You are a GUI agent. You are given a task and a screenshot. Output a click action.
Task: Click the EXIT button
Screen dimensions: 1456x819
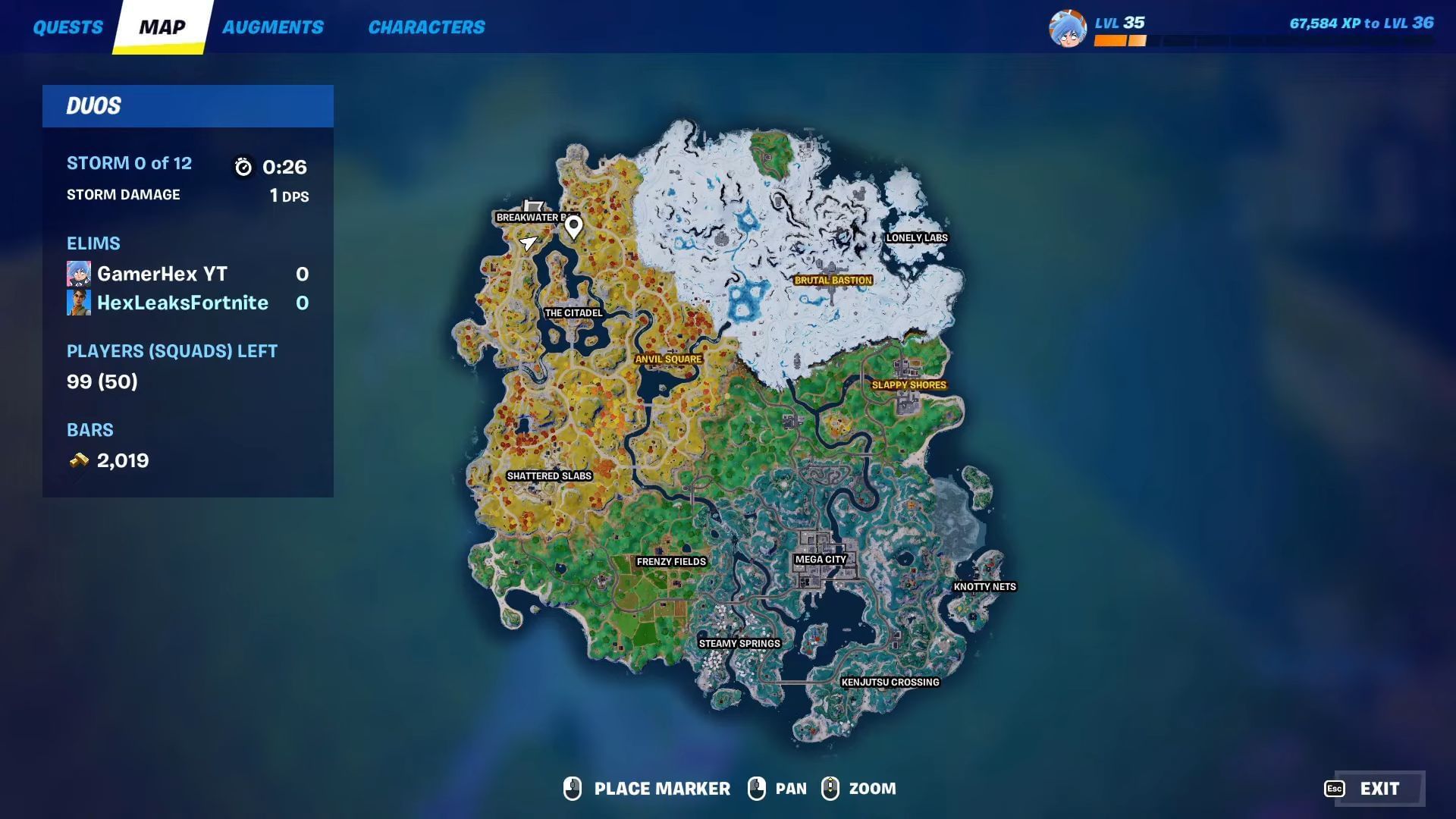(x=1378, y=789)
